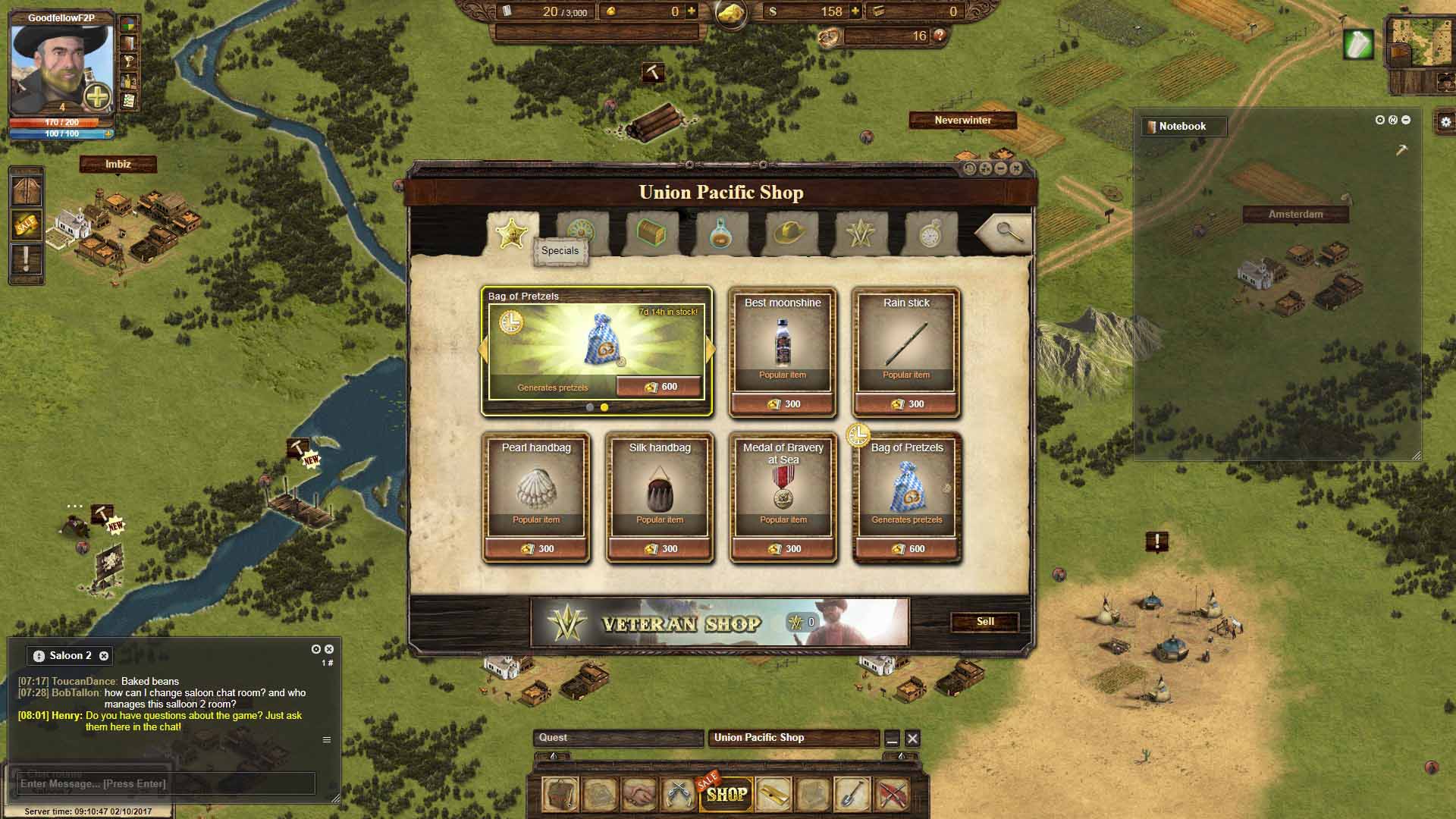Open the Veteran Shop banner
This screenshot has width=1456, height=819.
720,623
